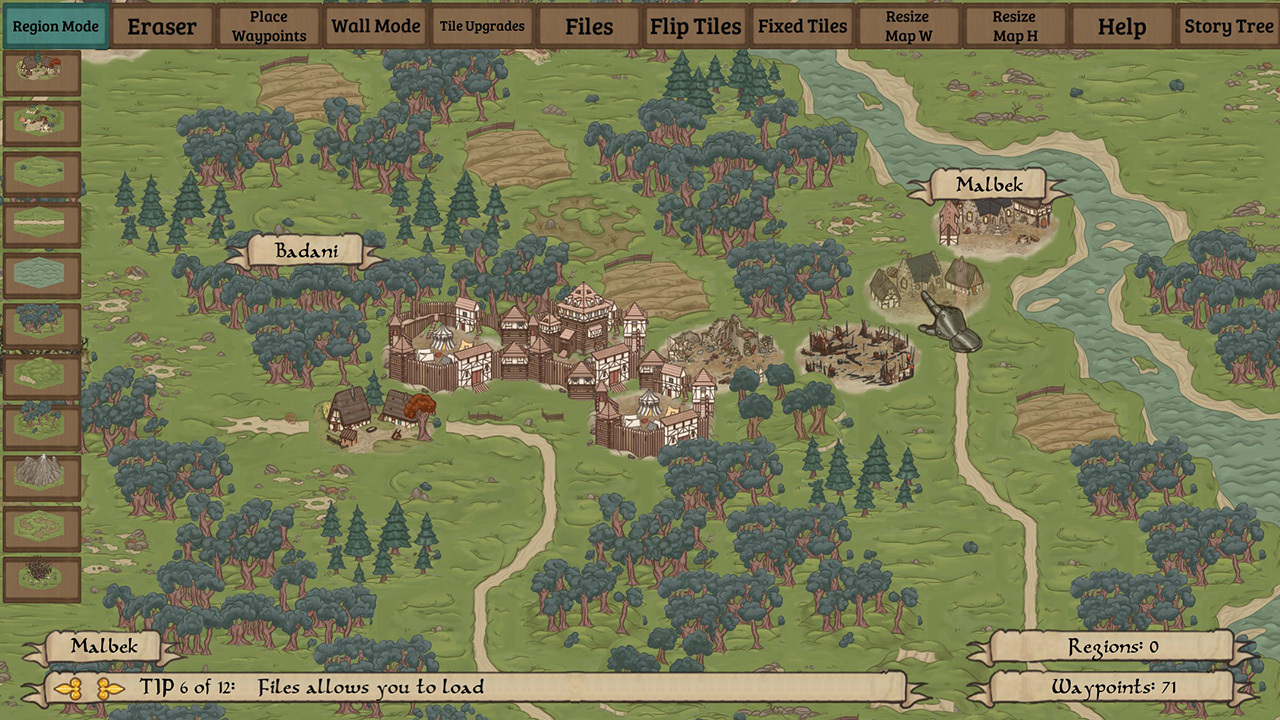Viewport: 1280px width, 720px height.
Task: Open the Story Tree panel
Action: [x=1228, y=26]
